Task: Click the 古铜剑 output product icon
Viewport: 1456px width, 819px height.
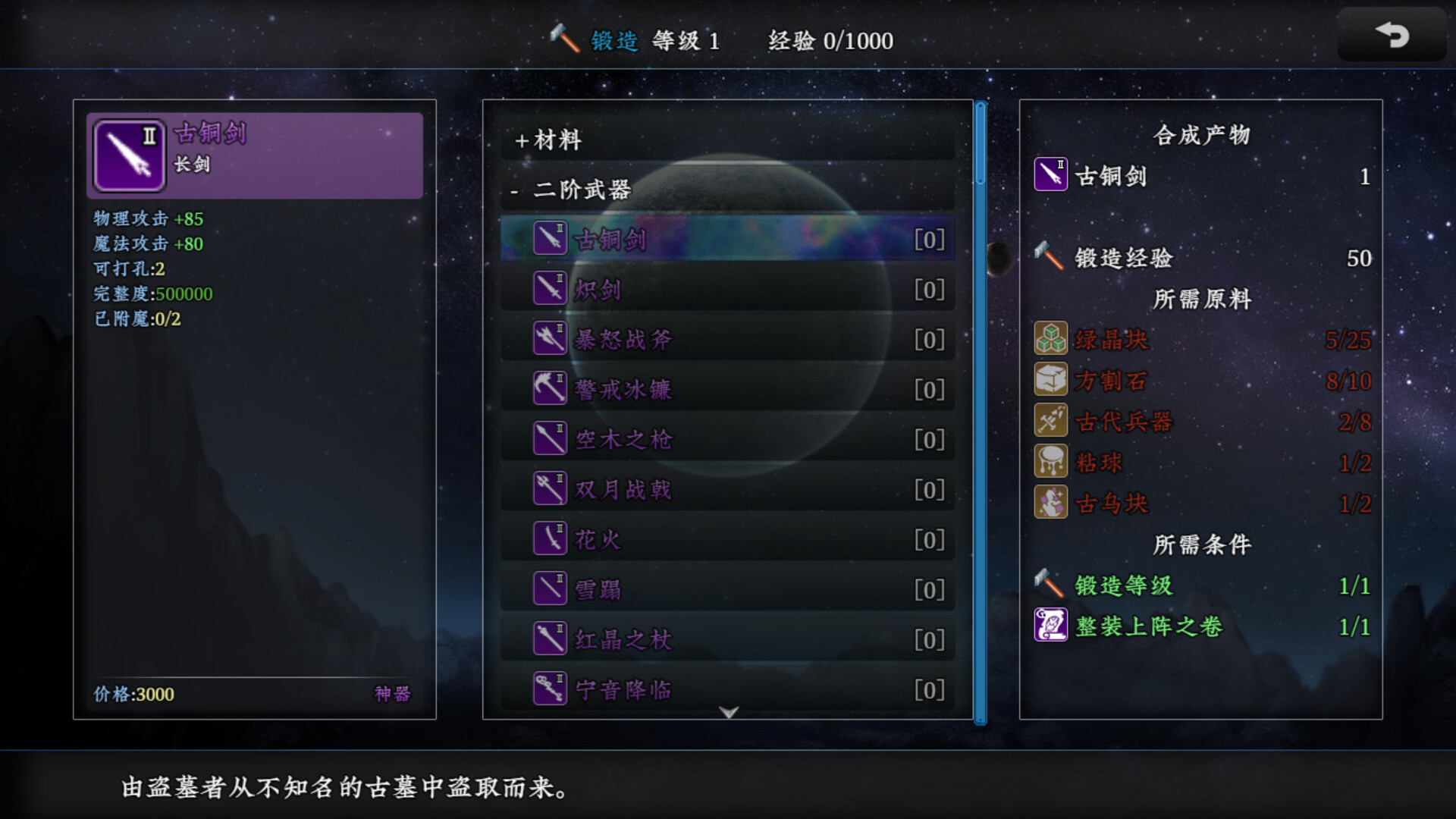Action: tap(1051, 175)
